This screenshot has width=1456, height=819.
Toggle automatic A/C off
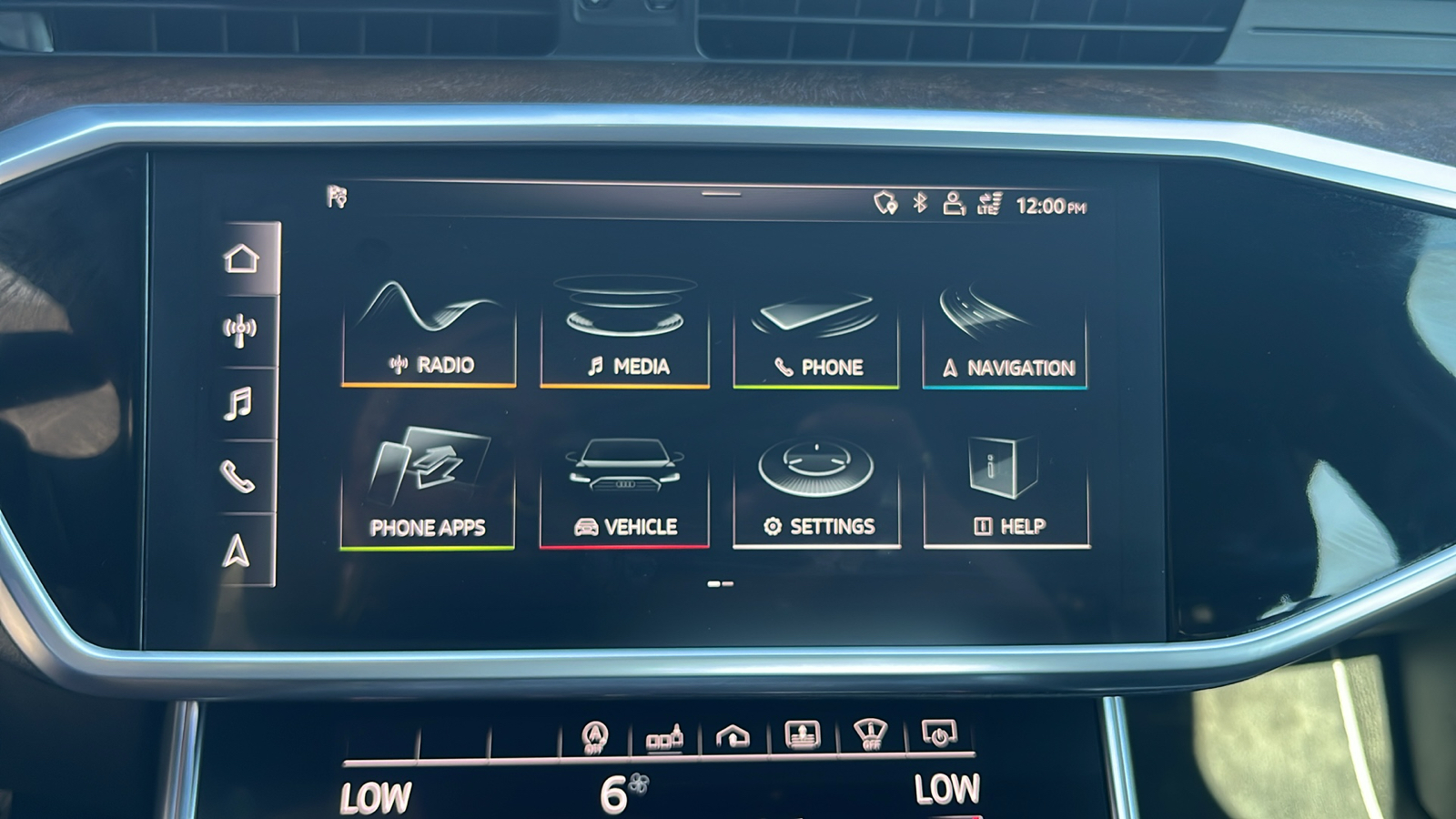(596, 733)
